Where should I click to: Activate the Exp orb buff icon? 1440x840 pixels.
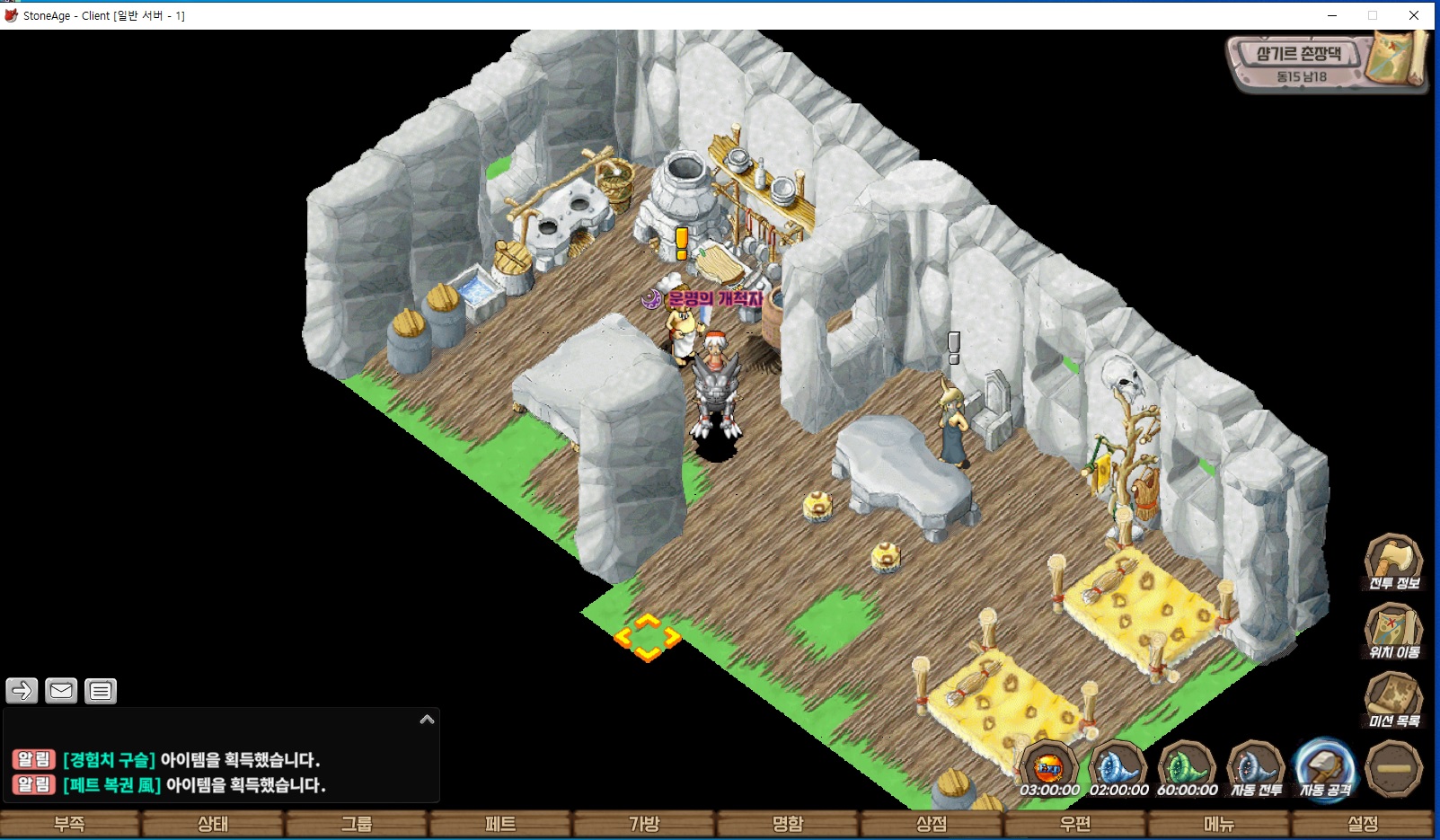(x=1049, y=769)
